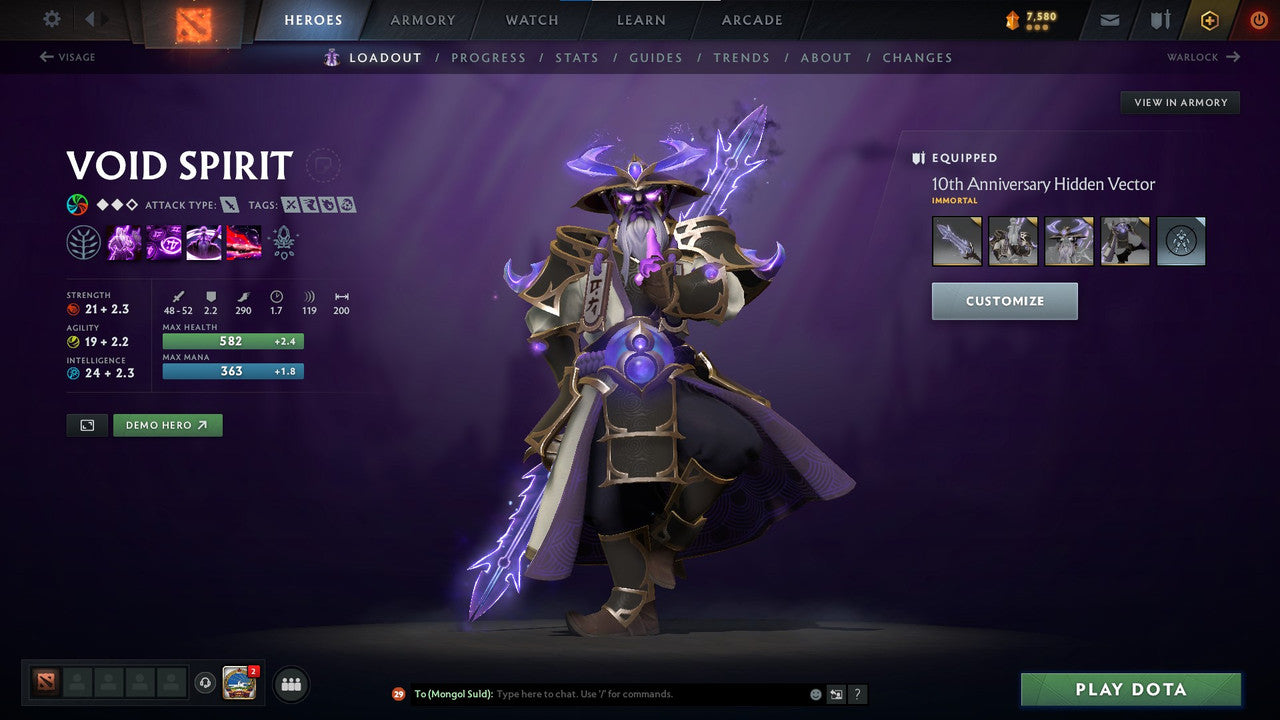Open the chat help dropdown question mark
Viewport: 1280px width, 720px height.
click(857, 694)
